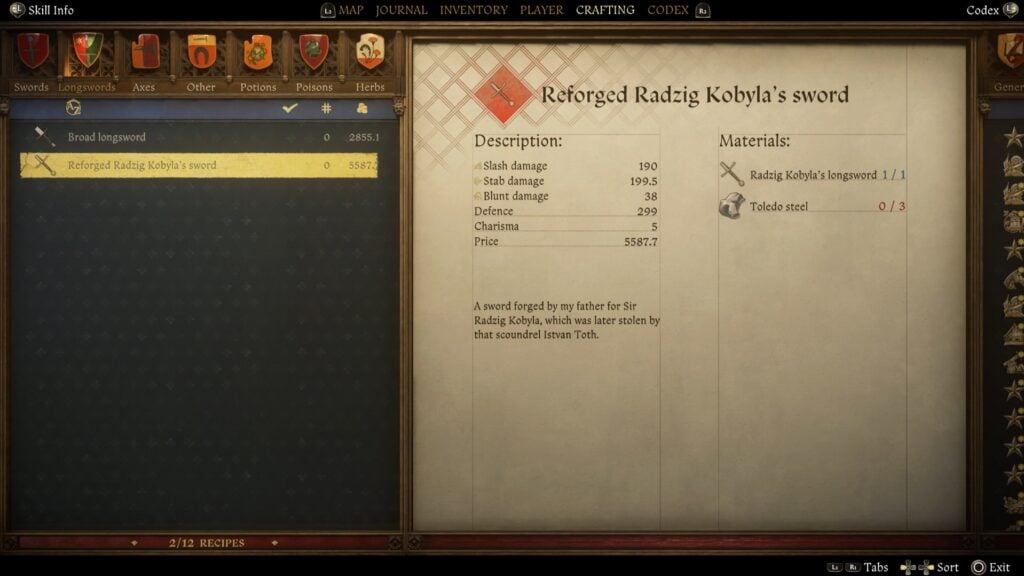
Task: Open the Codex tab
Action: (667, 10)
